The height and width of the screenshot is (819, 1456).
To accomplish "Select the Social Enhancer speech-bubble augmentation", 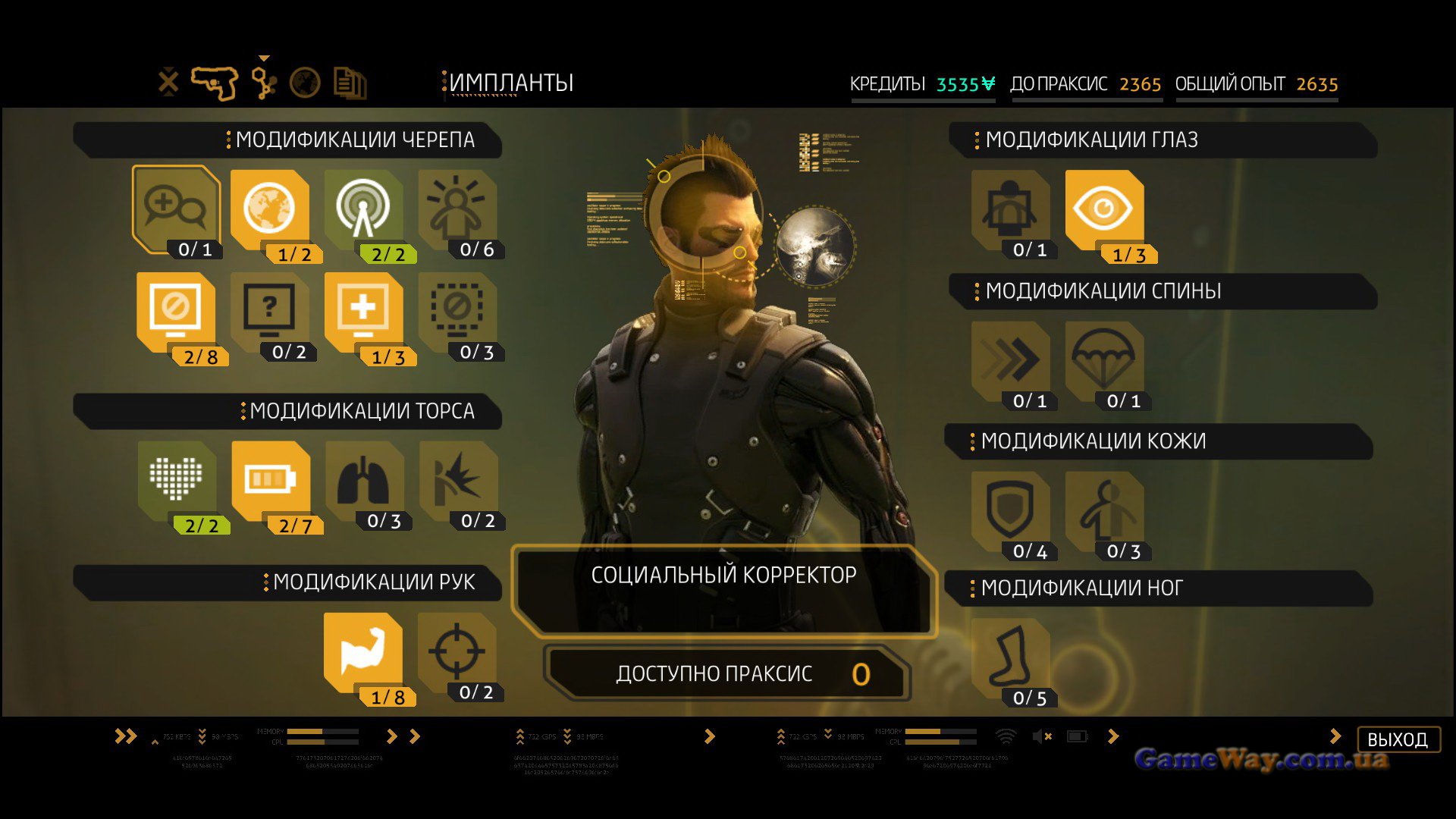I will [x=176, y=208].
